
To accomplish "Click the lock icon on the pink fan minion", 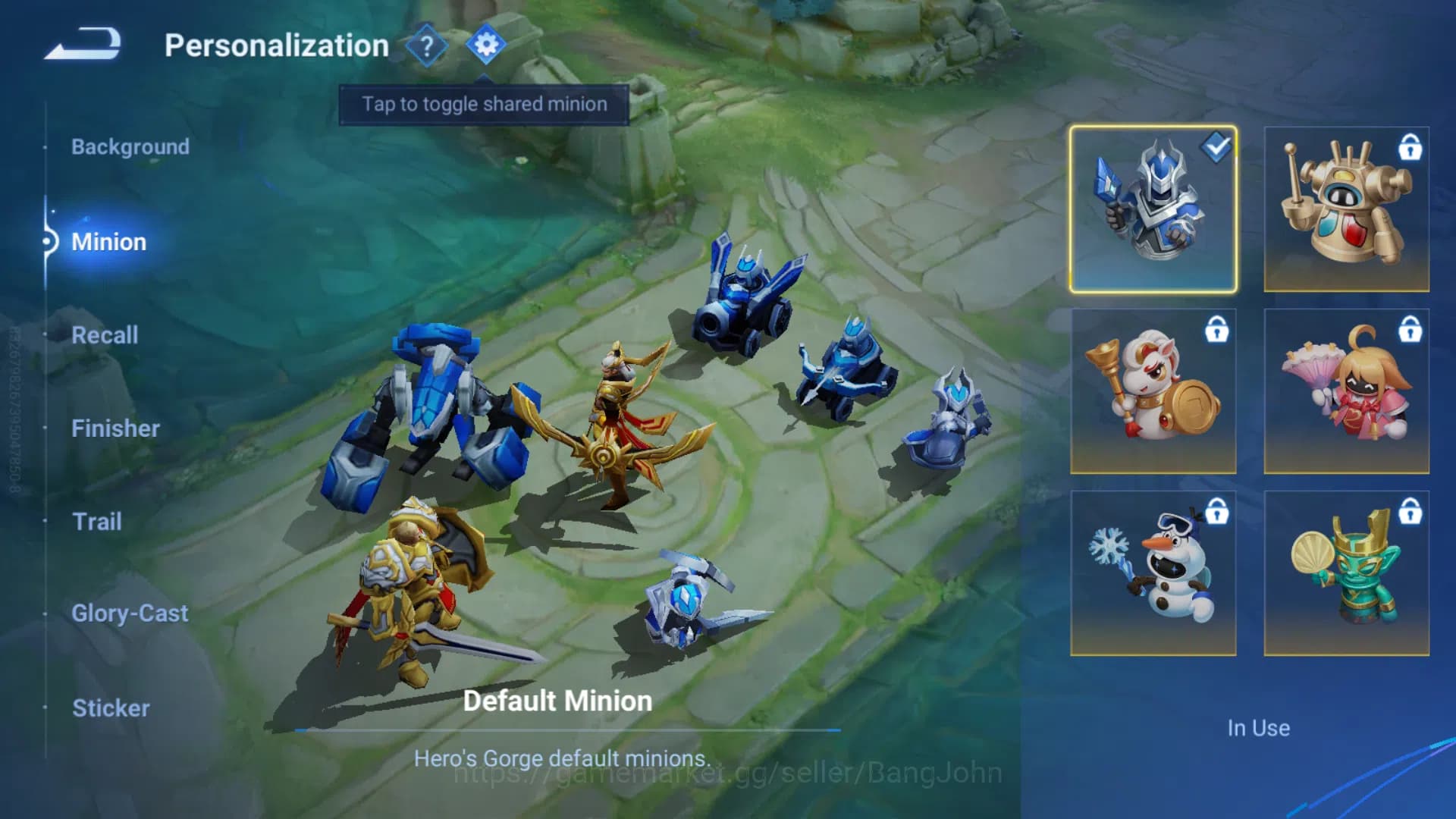I will pyautogui.click(x=1411, y=332).
